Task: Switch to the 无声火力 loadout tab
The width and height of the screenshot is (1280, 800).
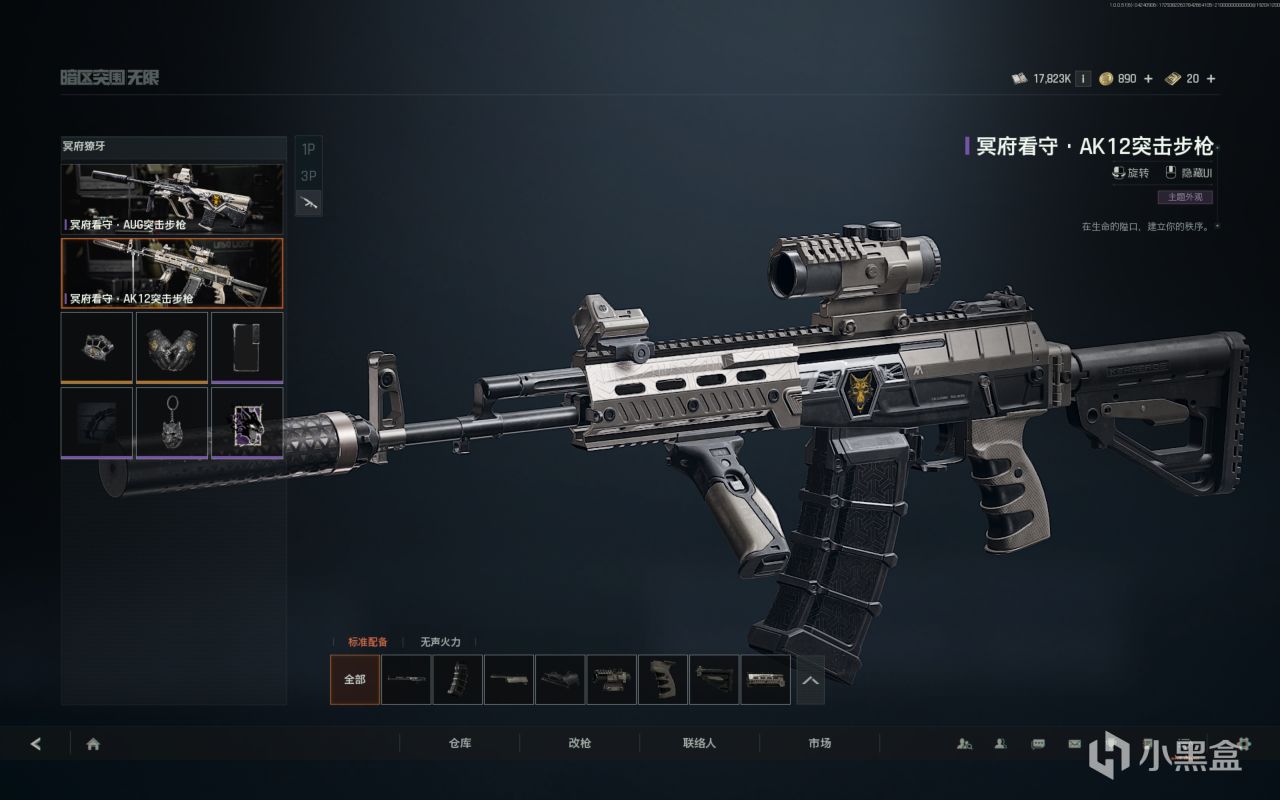Action: click(x=440, y=642)
